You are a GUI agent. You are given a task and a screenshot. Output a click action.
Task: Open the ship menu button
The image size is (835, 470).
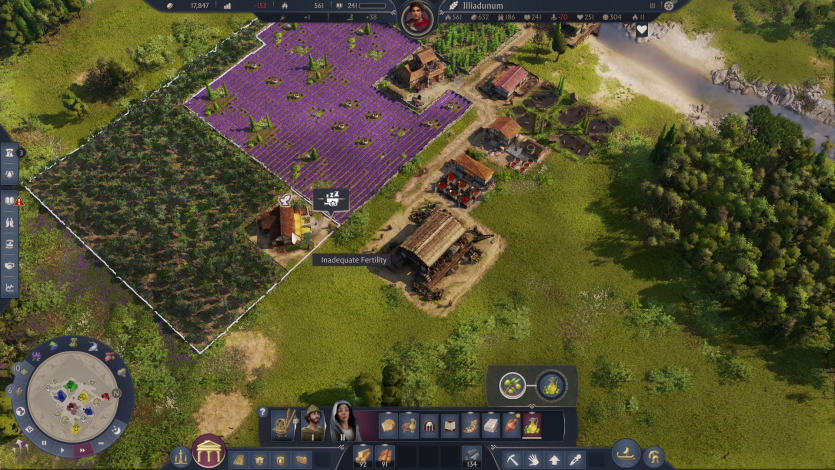pos(626,453)
